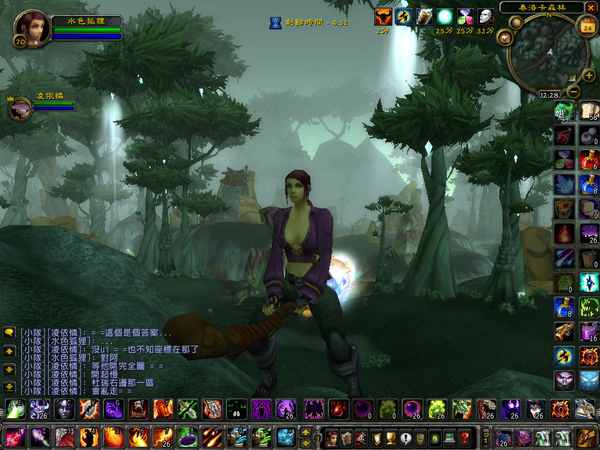Select the party member portrait below player frame
This screenshot has height=450, width=600.
tap(19, 108)
